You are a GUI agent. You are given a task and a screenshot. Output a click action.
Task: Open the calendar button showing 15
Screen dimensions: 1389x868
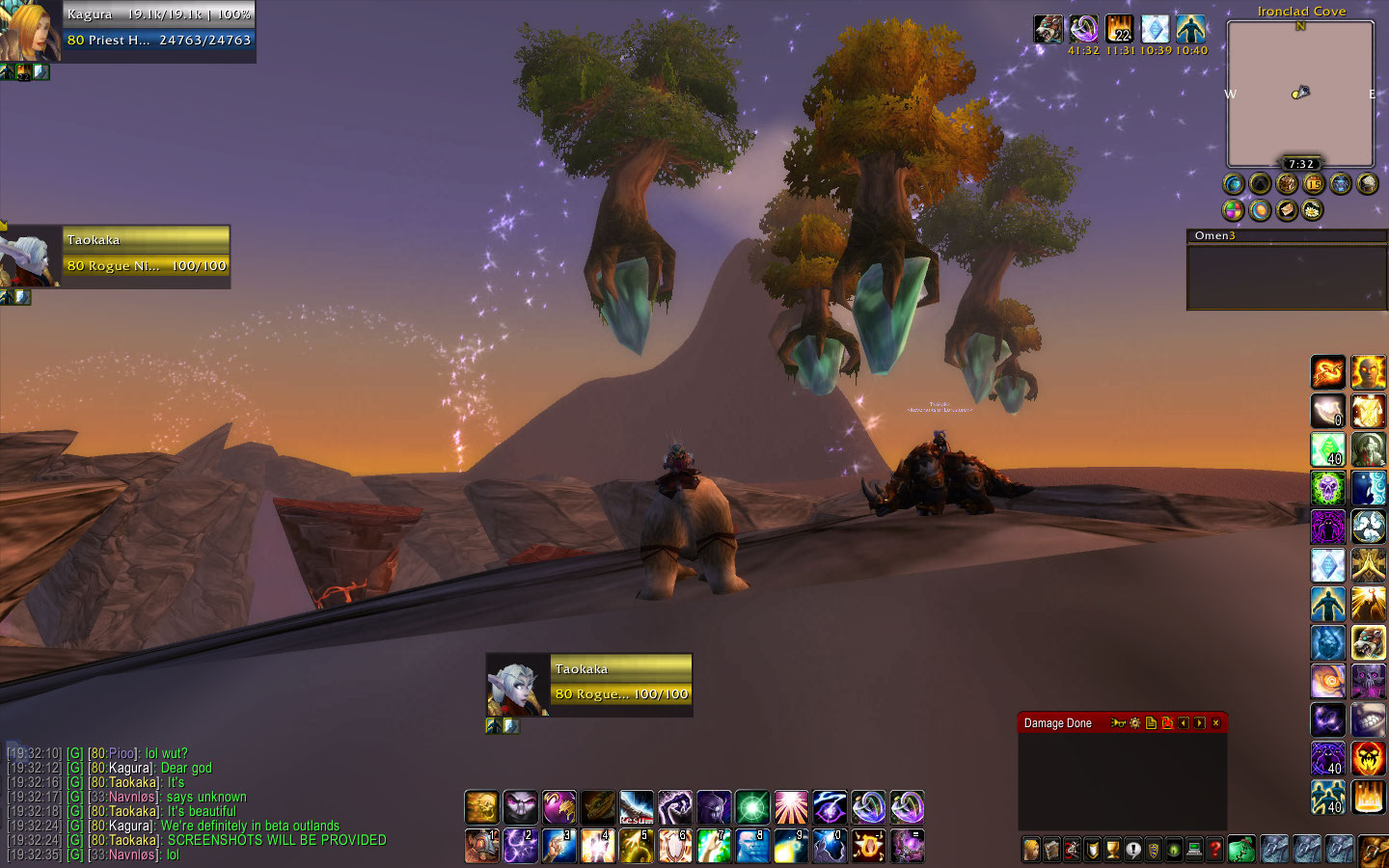pos(1314,183)
